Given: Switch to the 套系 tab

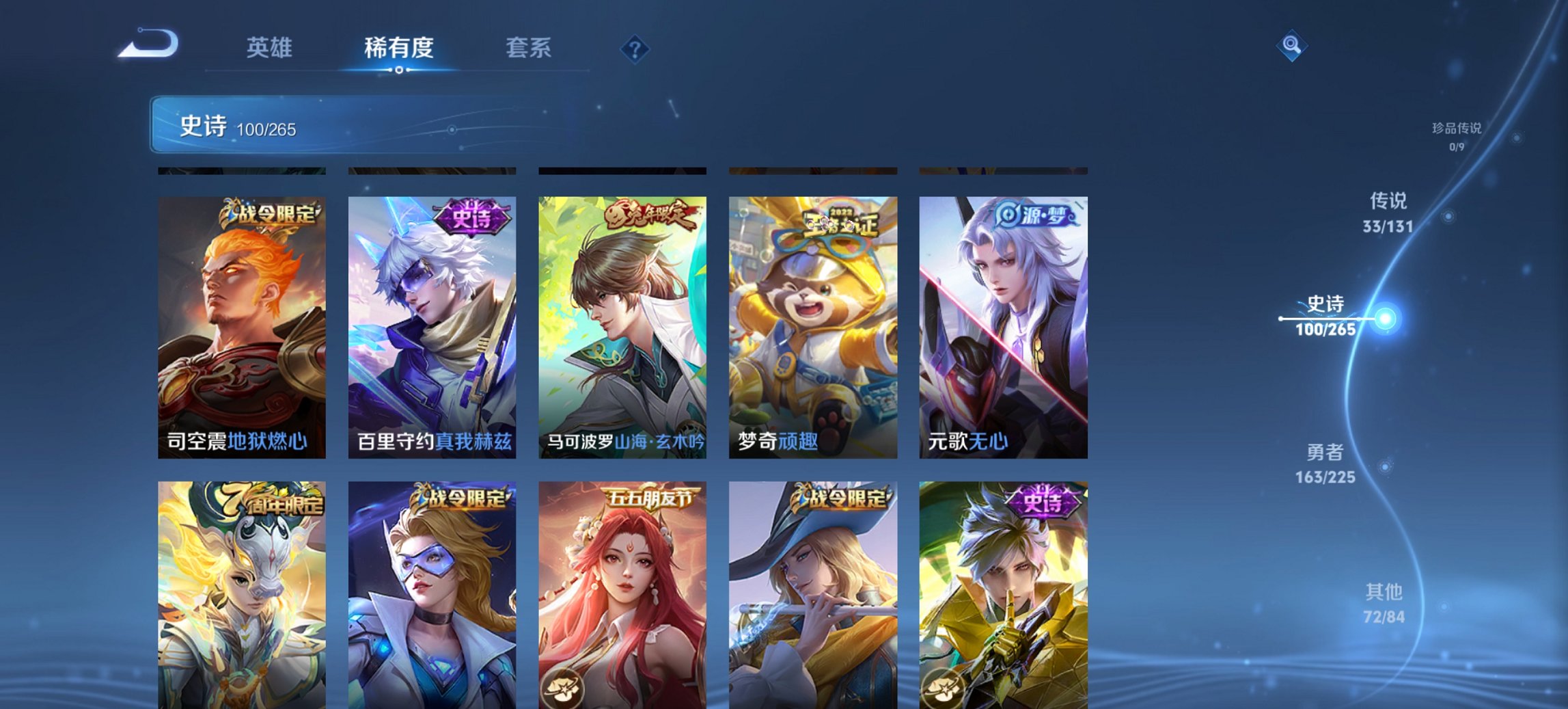Looking at the screenshot, I should pos(528,48).
